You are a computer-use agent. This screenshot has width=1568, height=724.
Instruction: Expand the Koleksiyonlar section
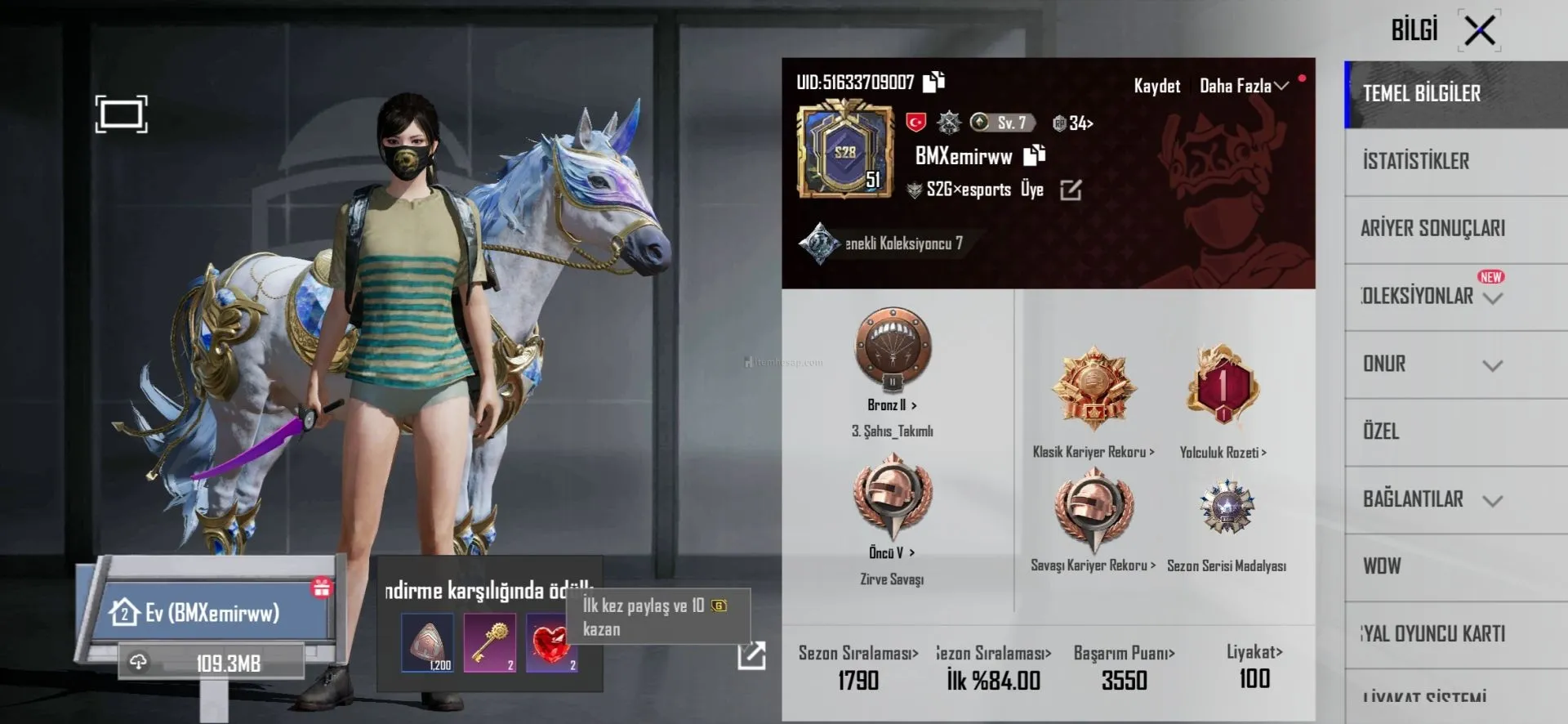coord(1492,297)
